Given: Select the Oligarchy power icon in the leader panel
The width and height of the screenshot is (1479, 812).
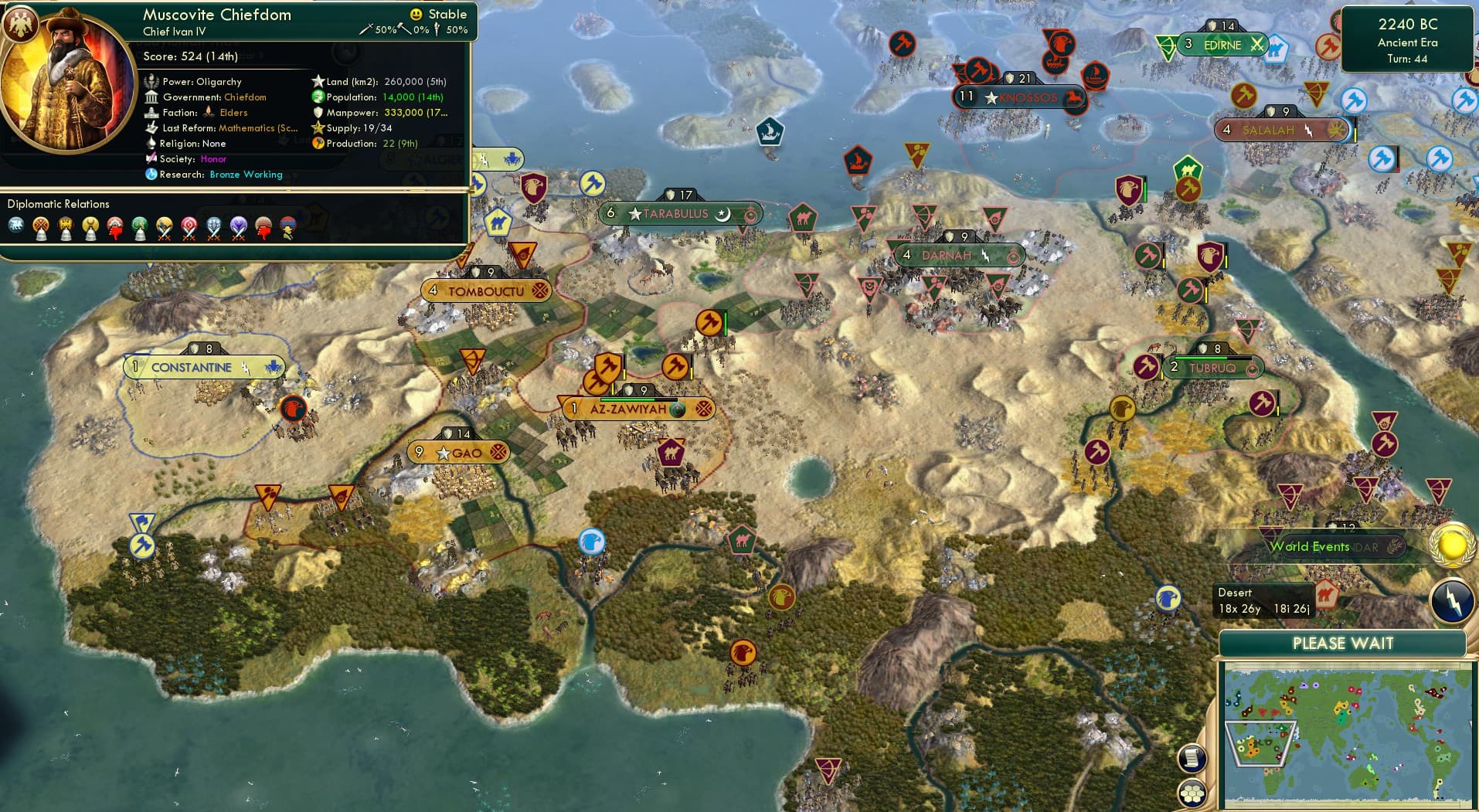Looking at the screenshot, I should click(x=151, y=81).
